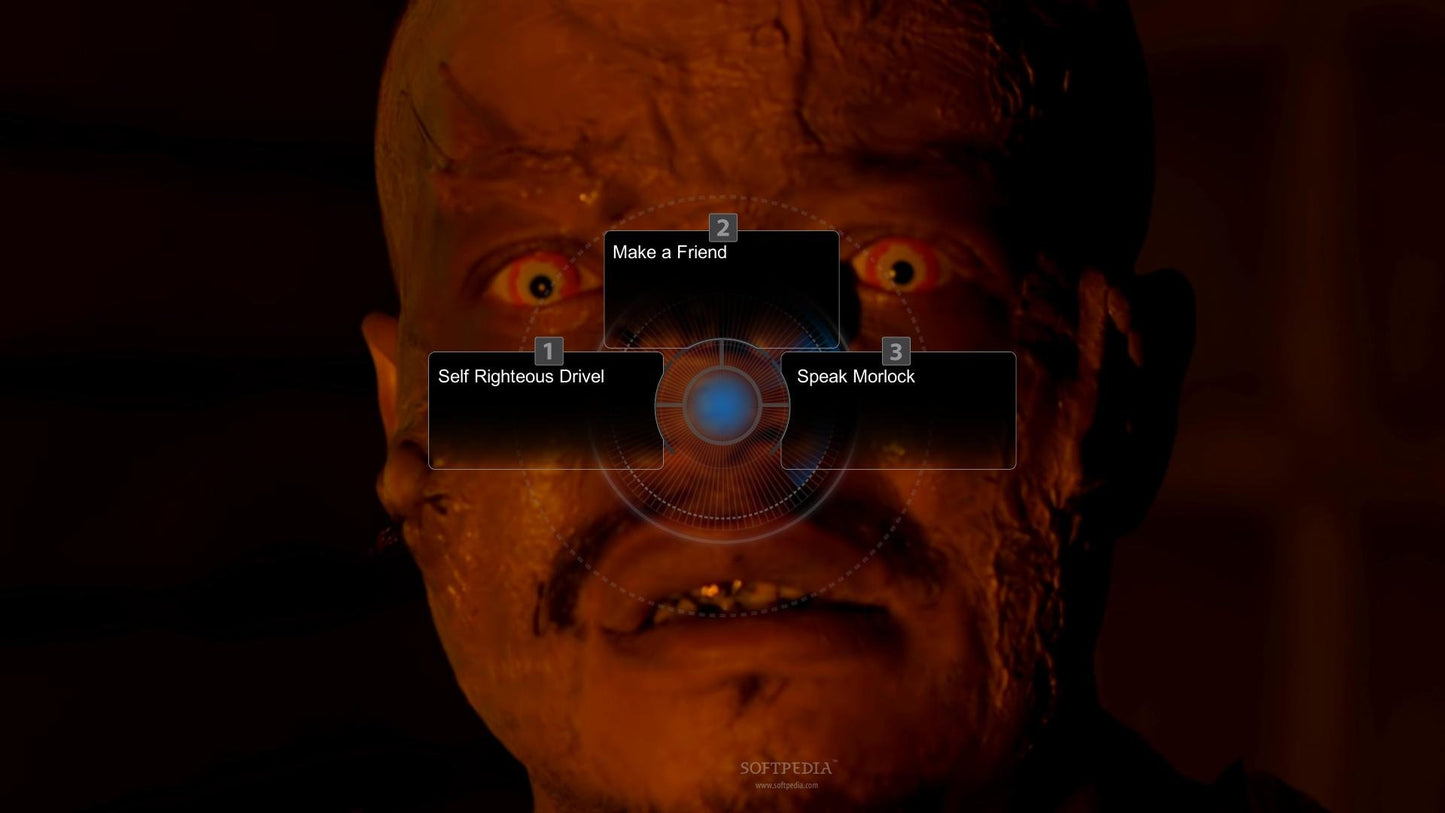
Task: Click the 'Speak Morlock' text label
Action: (855, 376)
